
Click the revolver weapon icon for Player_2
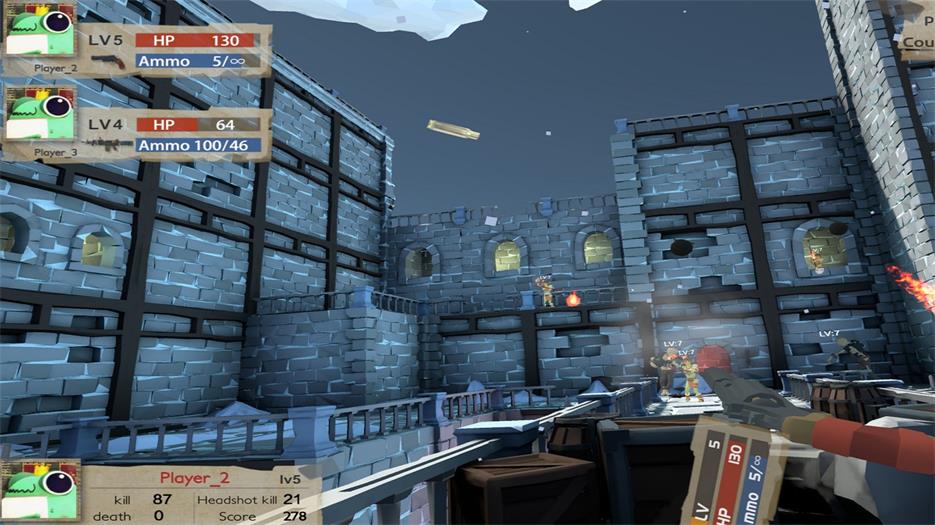coord(108,61)
